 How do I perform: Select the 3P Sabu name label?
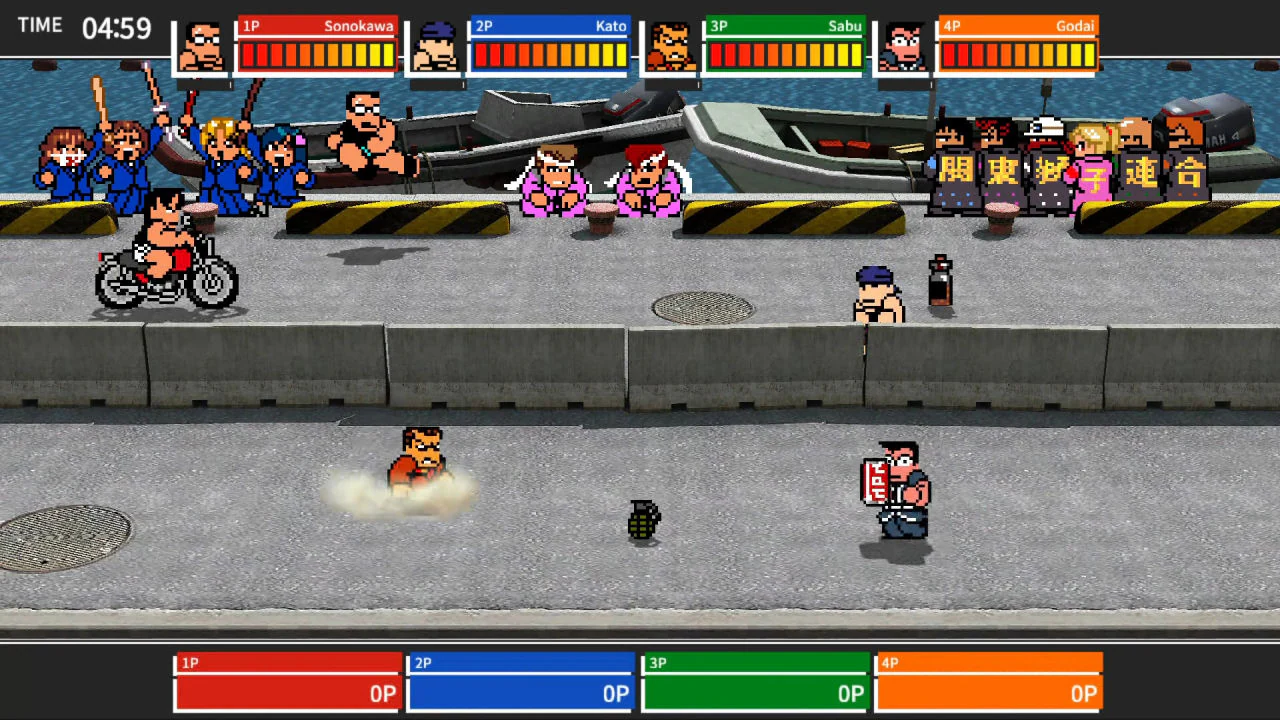(x=844, y=26)
